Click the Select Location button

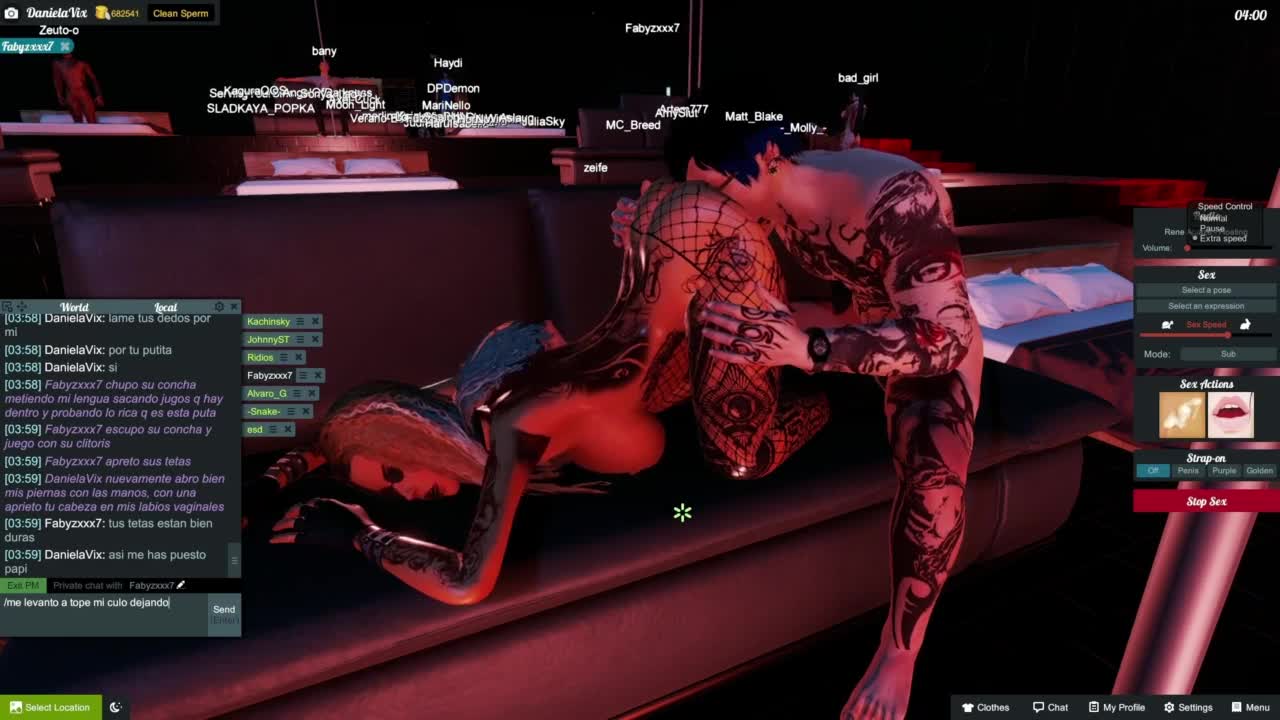[x=50, y=707]
